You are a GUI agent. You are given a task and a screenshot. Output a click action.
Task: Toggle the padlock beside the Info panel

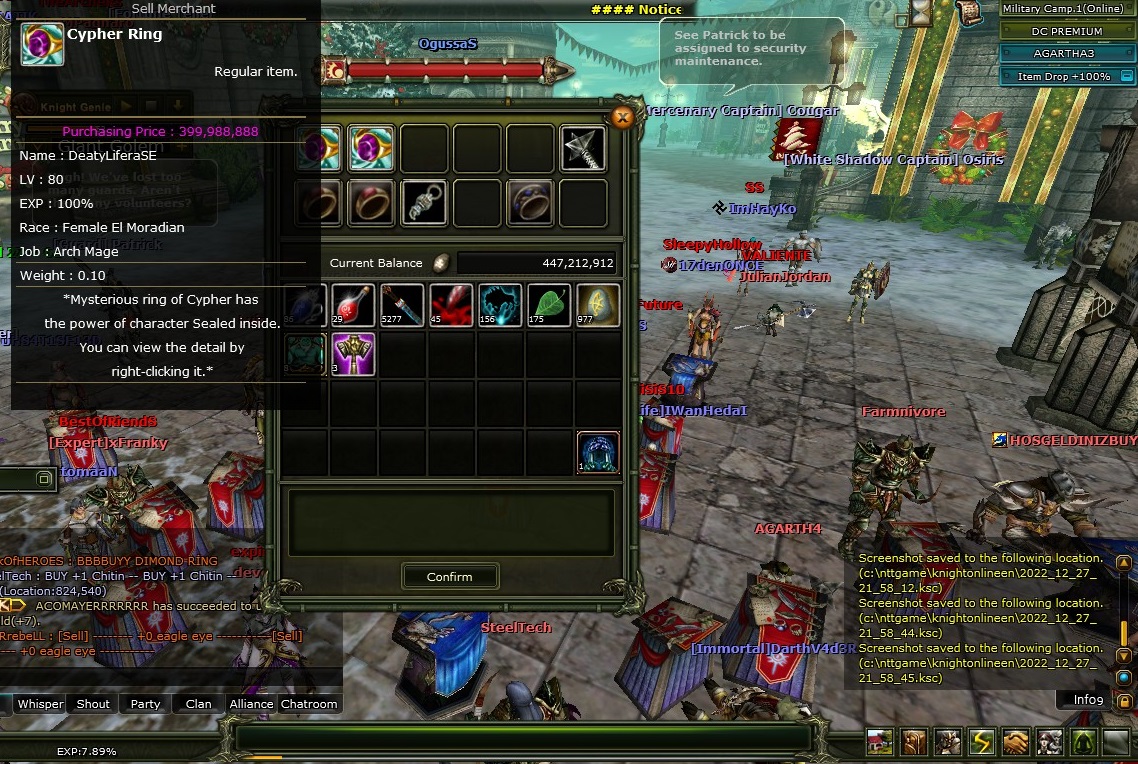(x=1126, y=700)
